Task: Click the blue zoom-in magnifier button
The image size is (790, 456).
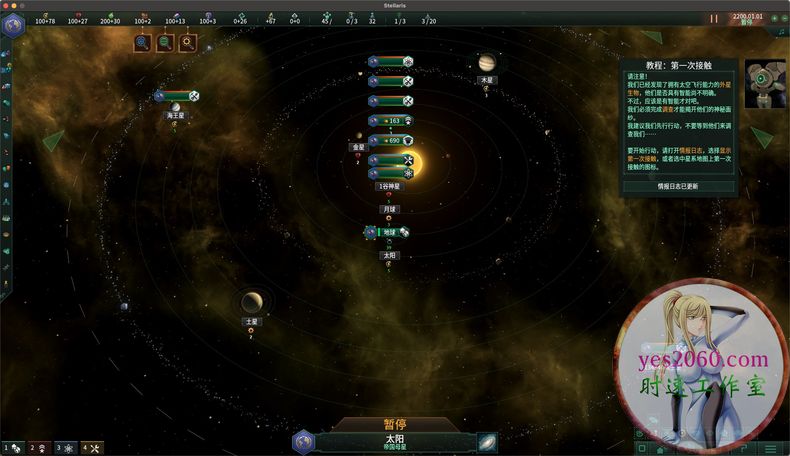Action: point(143,42)
